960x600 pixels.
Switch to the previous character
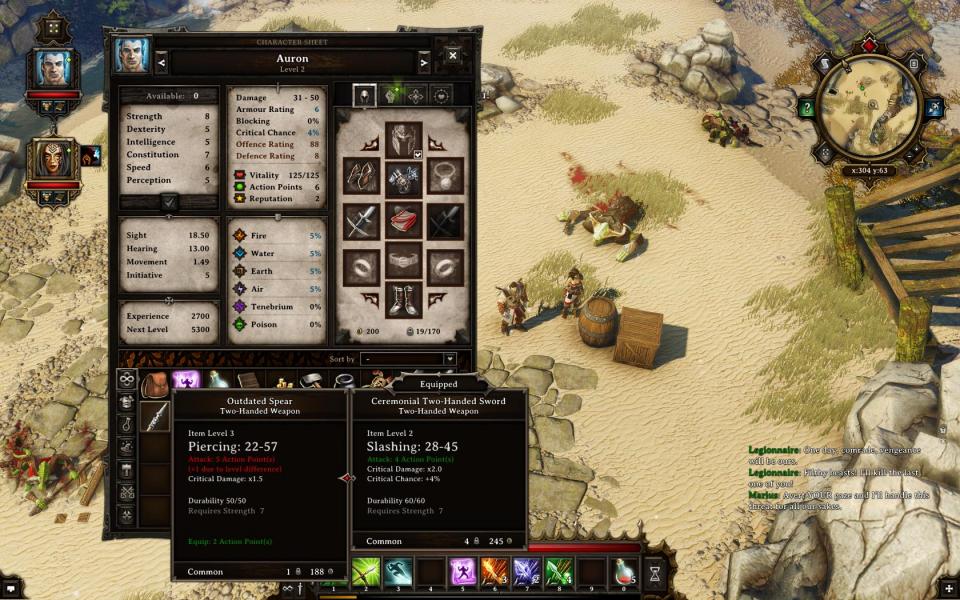click(162, 63)
